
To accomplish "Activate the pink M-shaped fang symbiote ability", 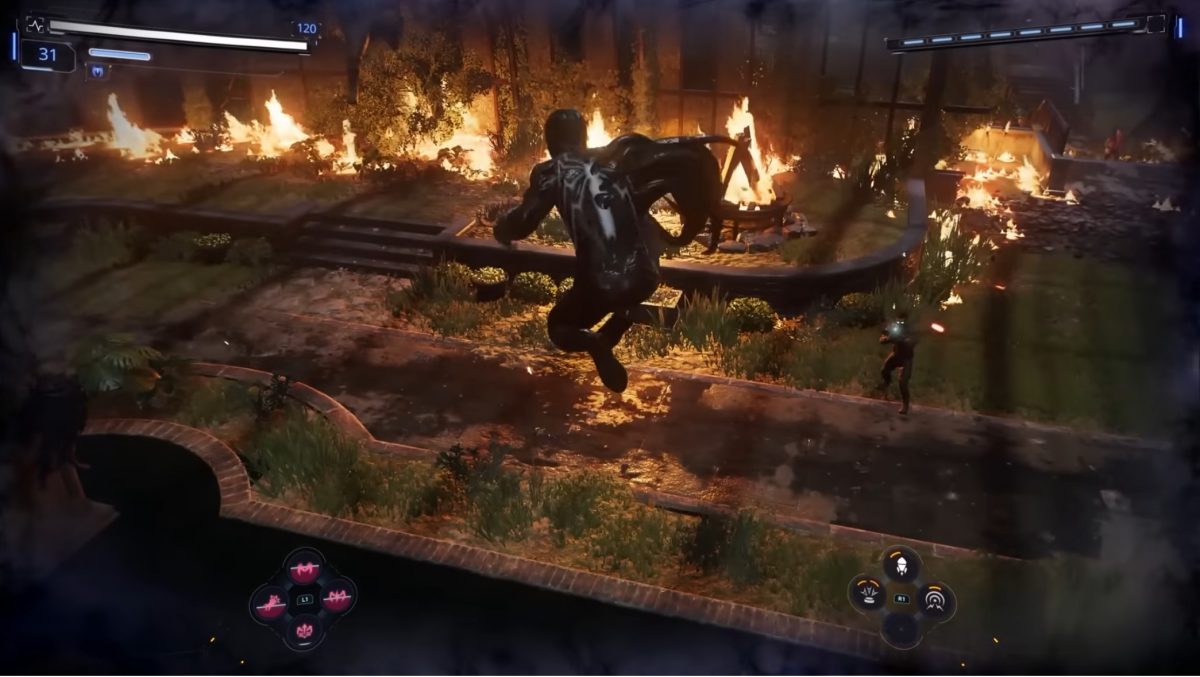I will (x=303, y=570).
